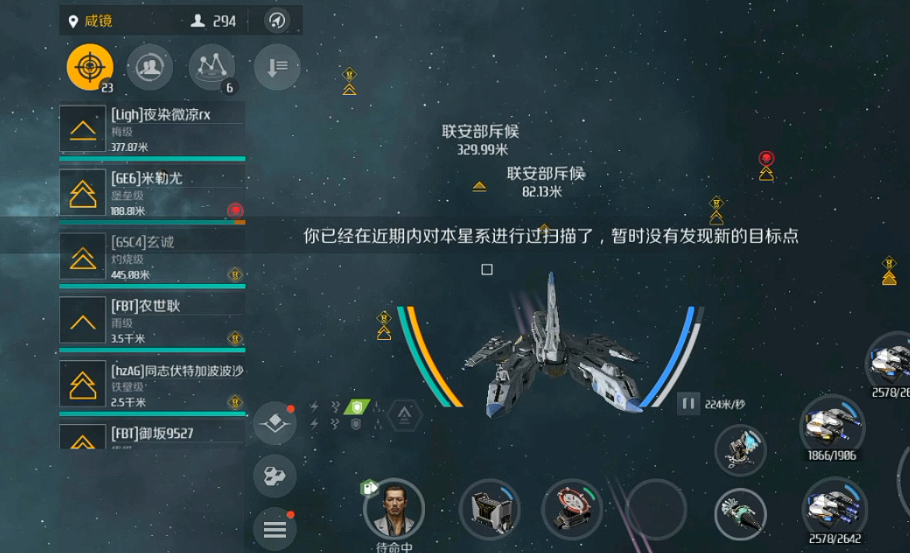Open the character portrait labeled 待命中
This screenshot has height=553, width=910.
[x=394, y=509]
